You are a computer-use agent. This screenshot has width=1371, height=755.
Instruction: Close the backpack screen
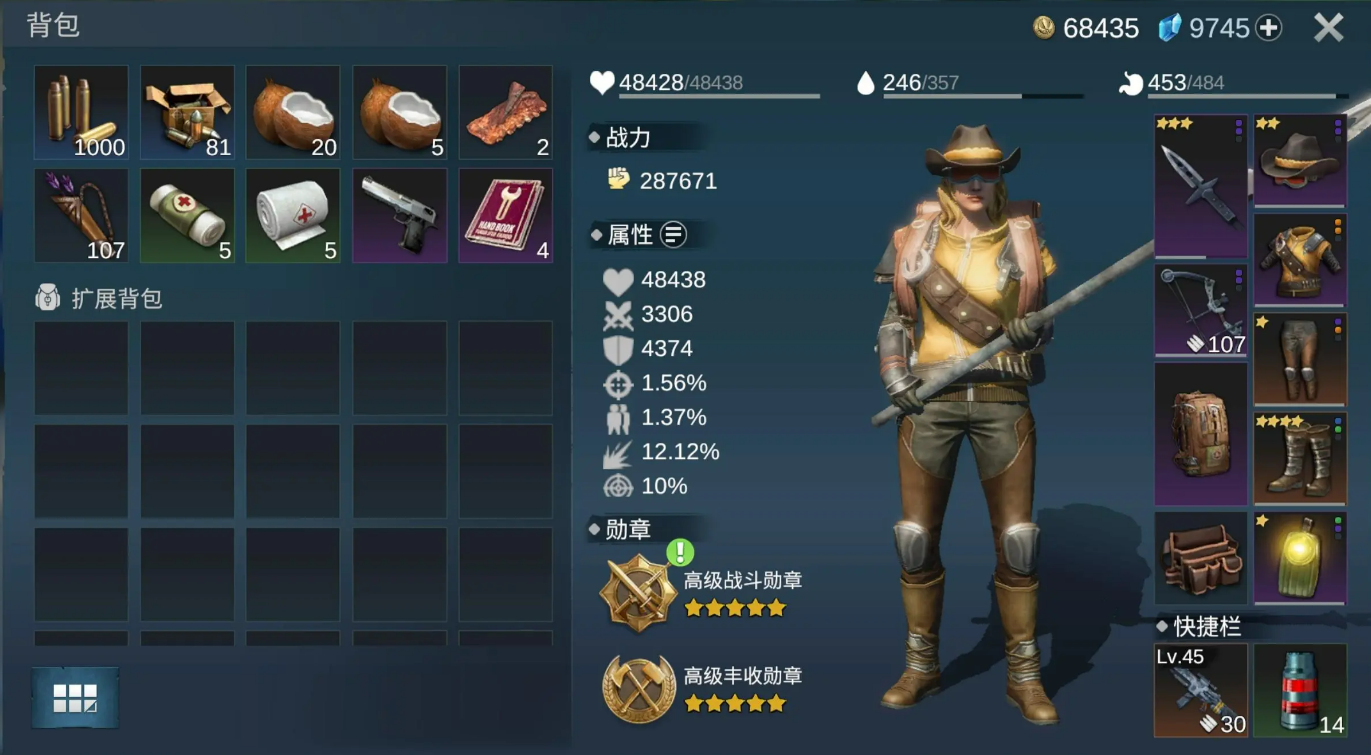tap(1328, 28)
